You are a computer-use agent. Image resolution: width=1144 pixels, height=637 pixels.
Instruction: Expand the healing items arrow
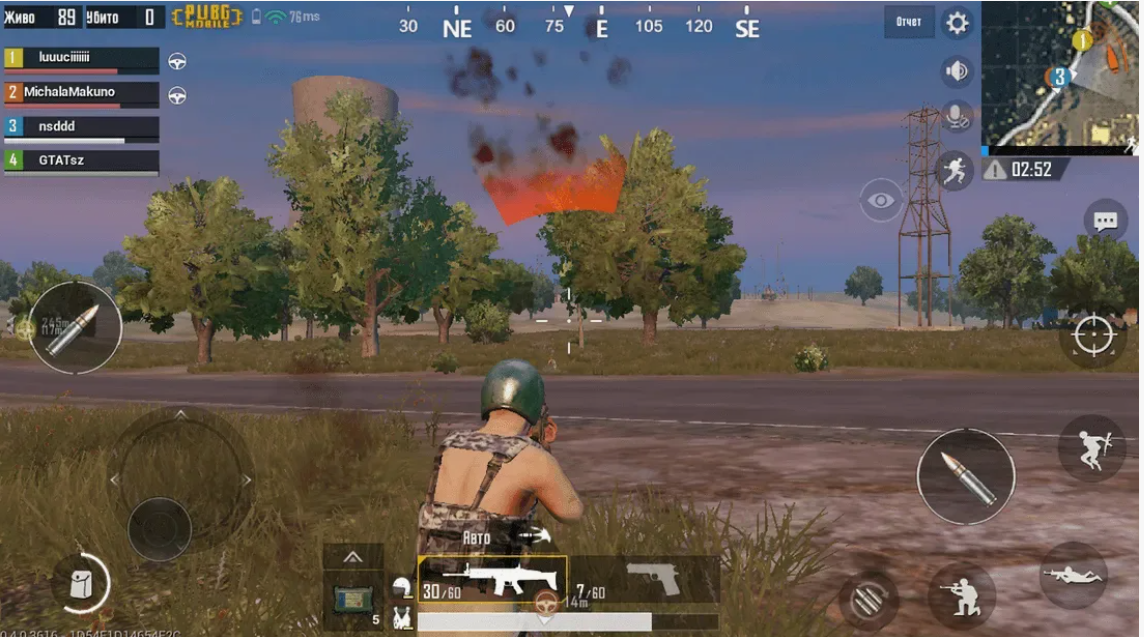pyautogui.click(x=353, y=556)
